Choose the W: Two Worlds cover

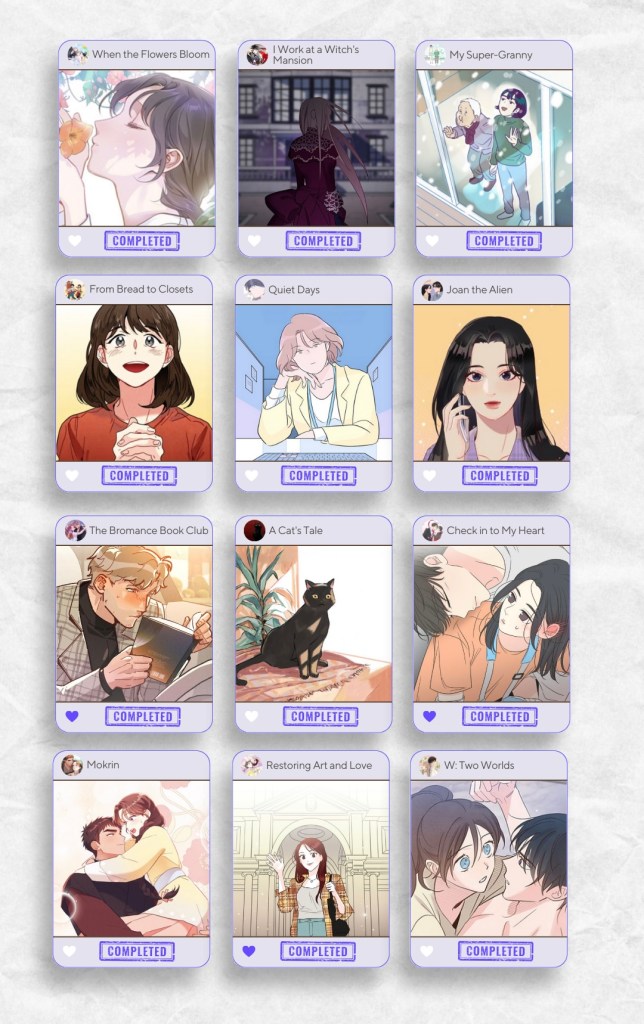(489, 858)
